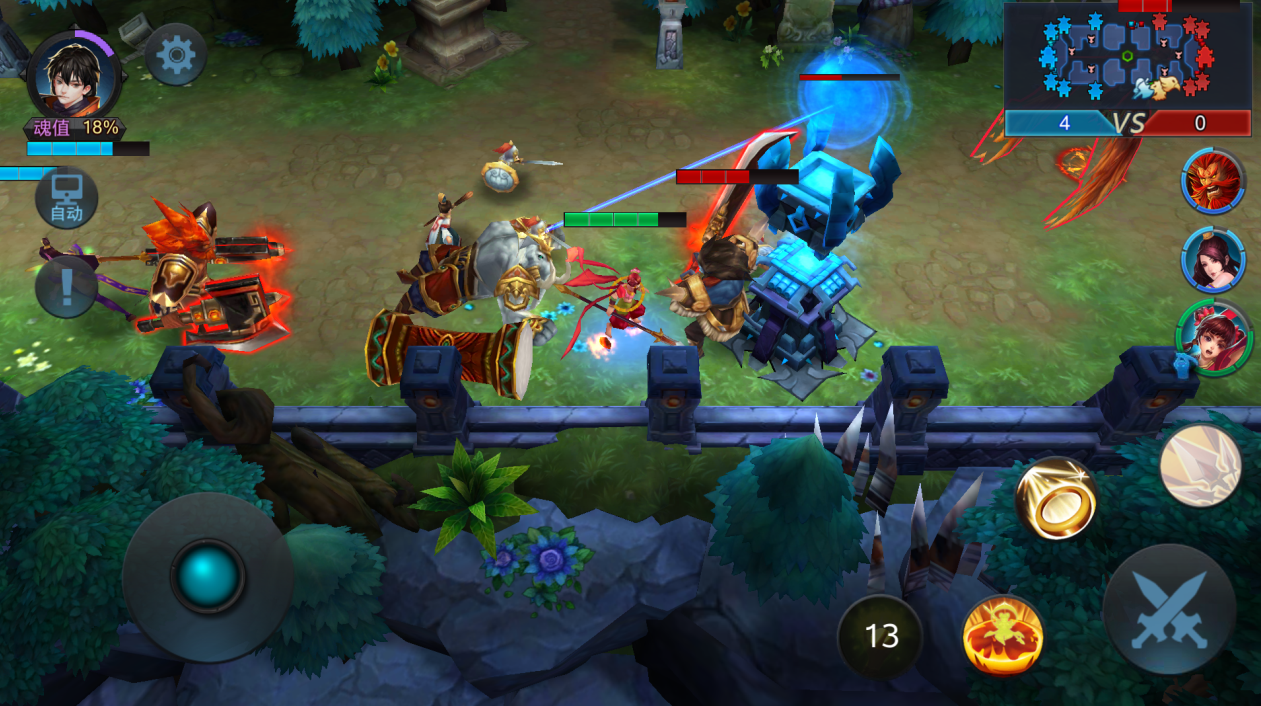Screen dimensions: 1261x706
Task: Use the crossed swords basic attack
Action: [1169, 609]
